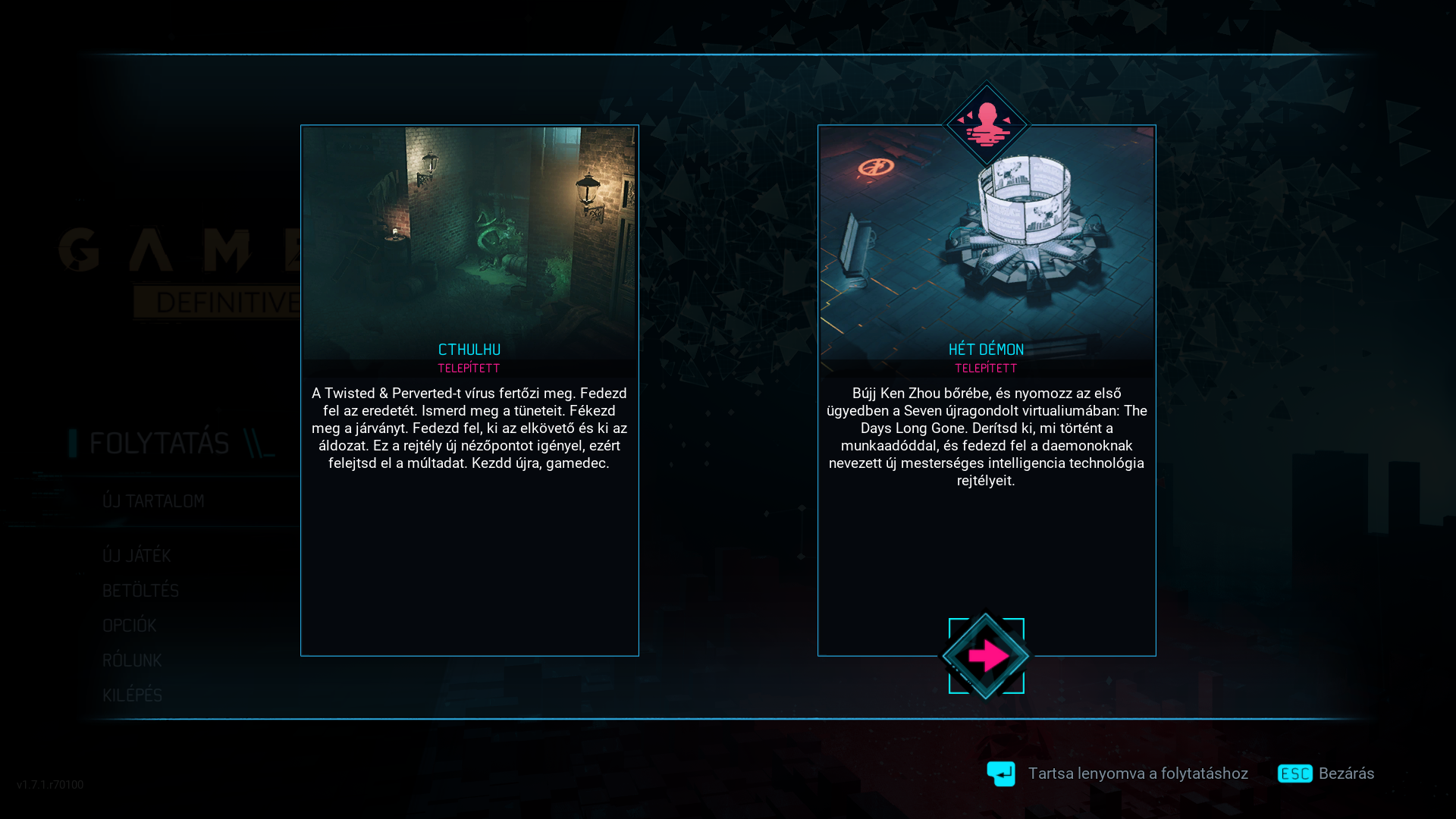This screenshot has height=819, width=1456.
Task: Click the pink arrow continue button
Action: coord(986,656)
